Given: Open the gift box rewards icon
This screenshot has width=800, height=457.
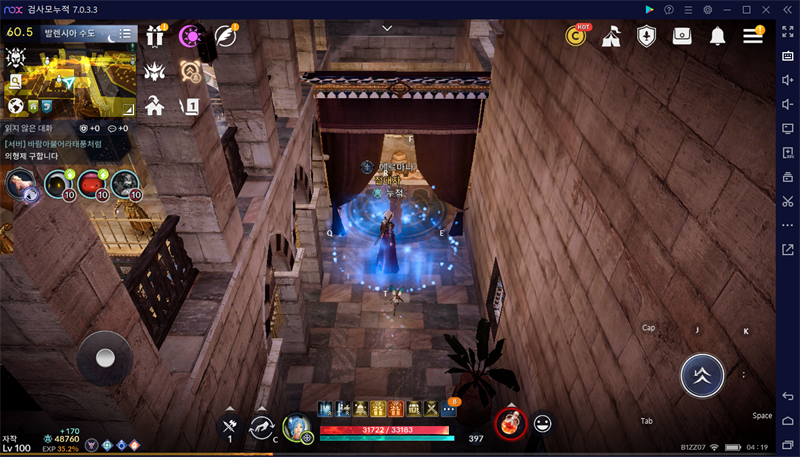Looking at the screenshot, I should click(155, 36).
